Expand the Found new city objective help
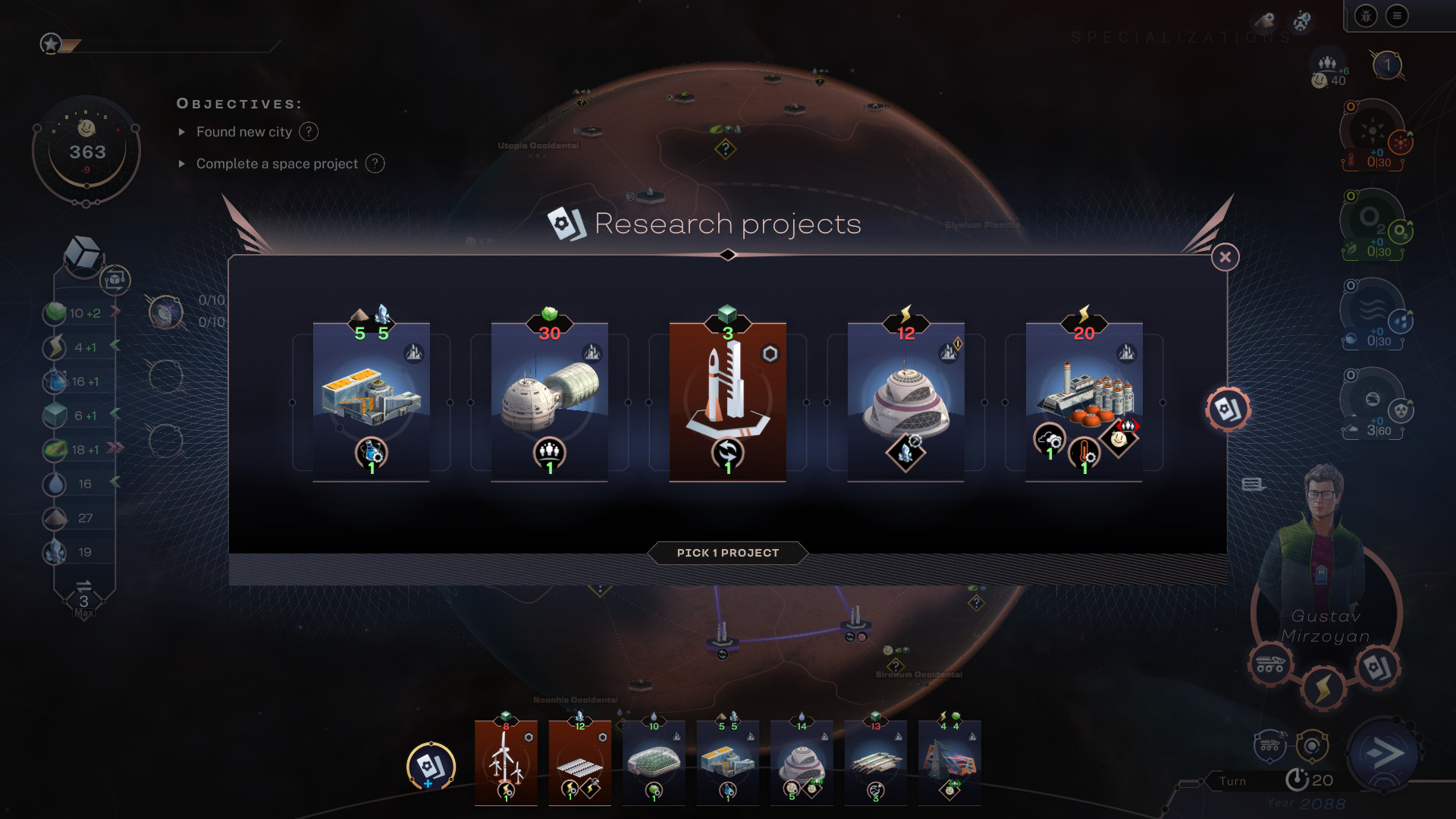1456x819 pixels. [309, 132]
